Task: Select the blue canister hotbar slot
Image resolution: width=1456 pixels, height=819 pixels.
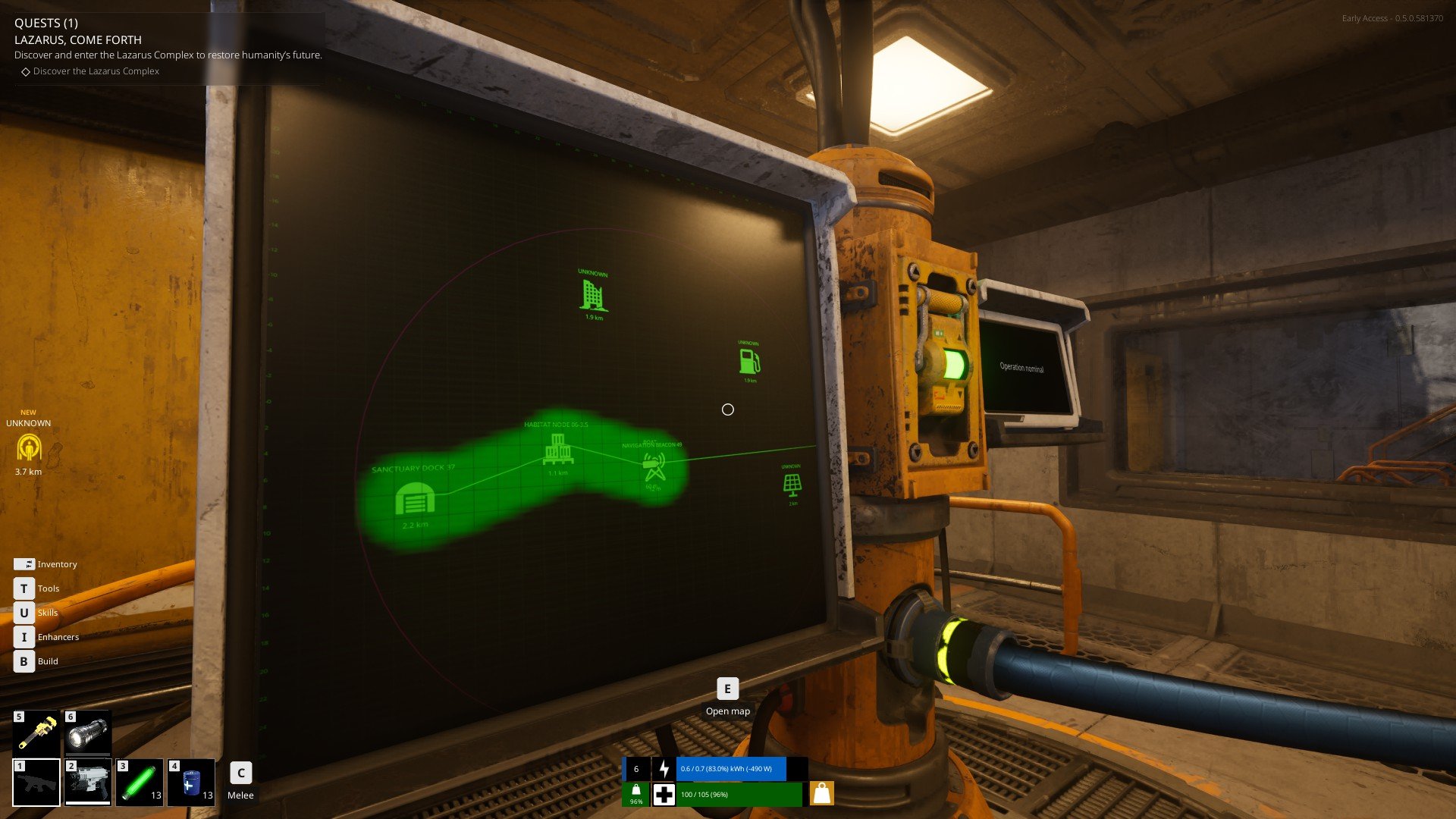Action: (191, 782)
